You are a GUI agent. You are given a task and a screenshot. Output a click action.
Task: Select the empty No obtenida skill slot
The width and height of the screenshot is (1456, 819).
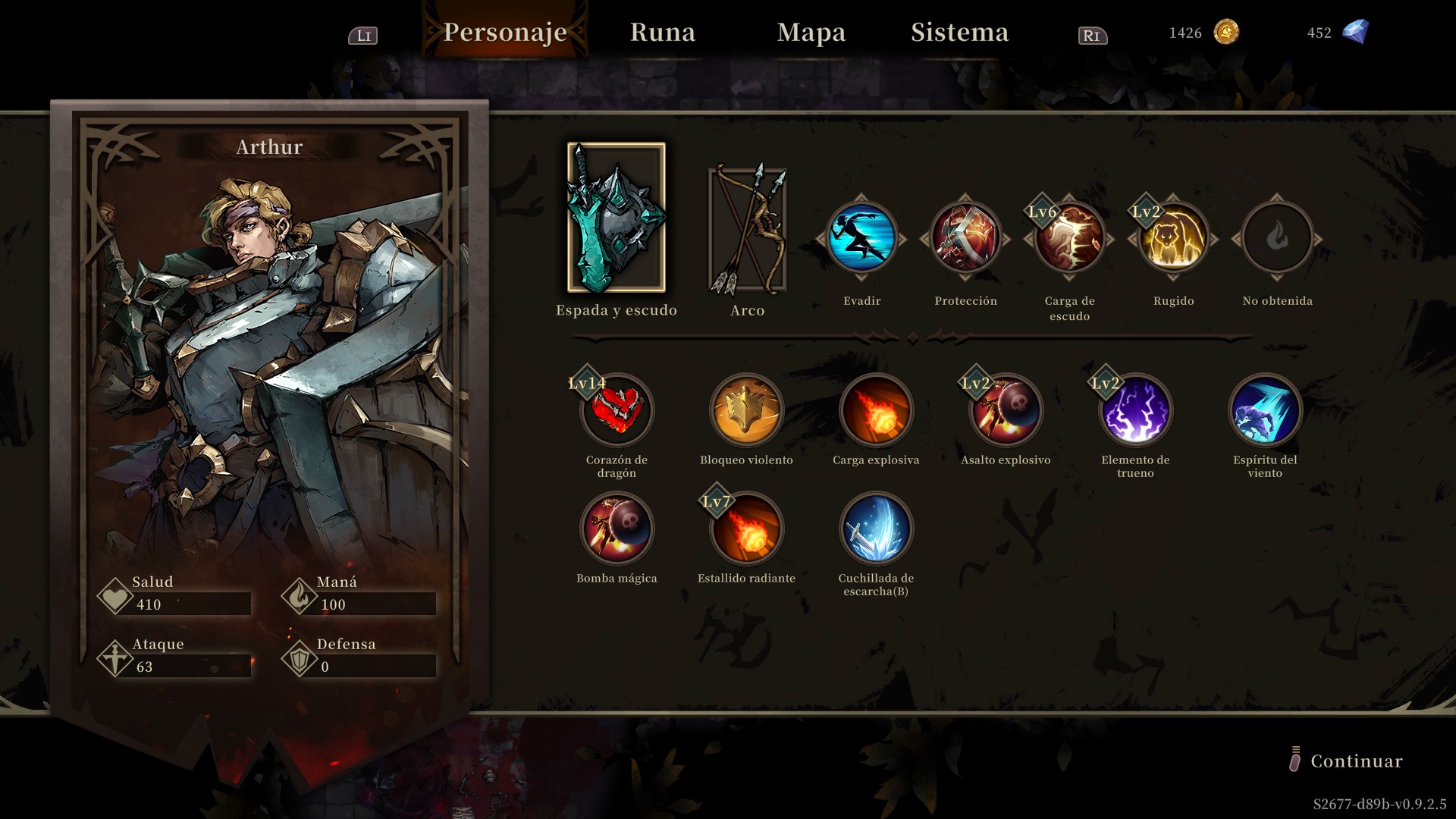(1277, 238)
